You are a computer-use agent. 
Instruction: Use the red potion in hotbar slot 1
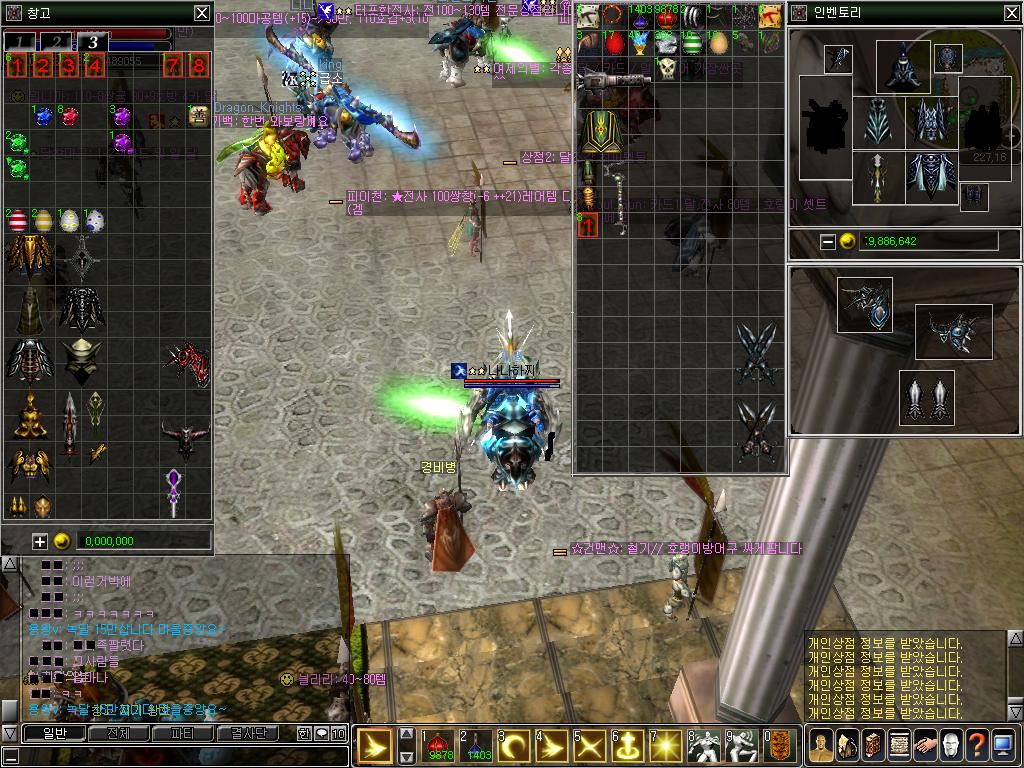tap(440, 745)
